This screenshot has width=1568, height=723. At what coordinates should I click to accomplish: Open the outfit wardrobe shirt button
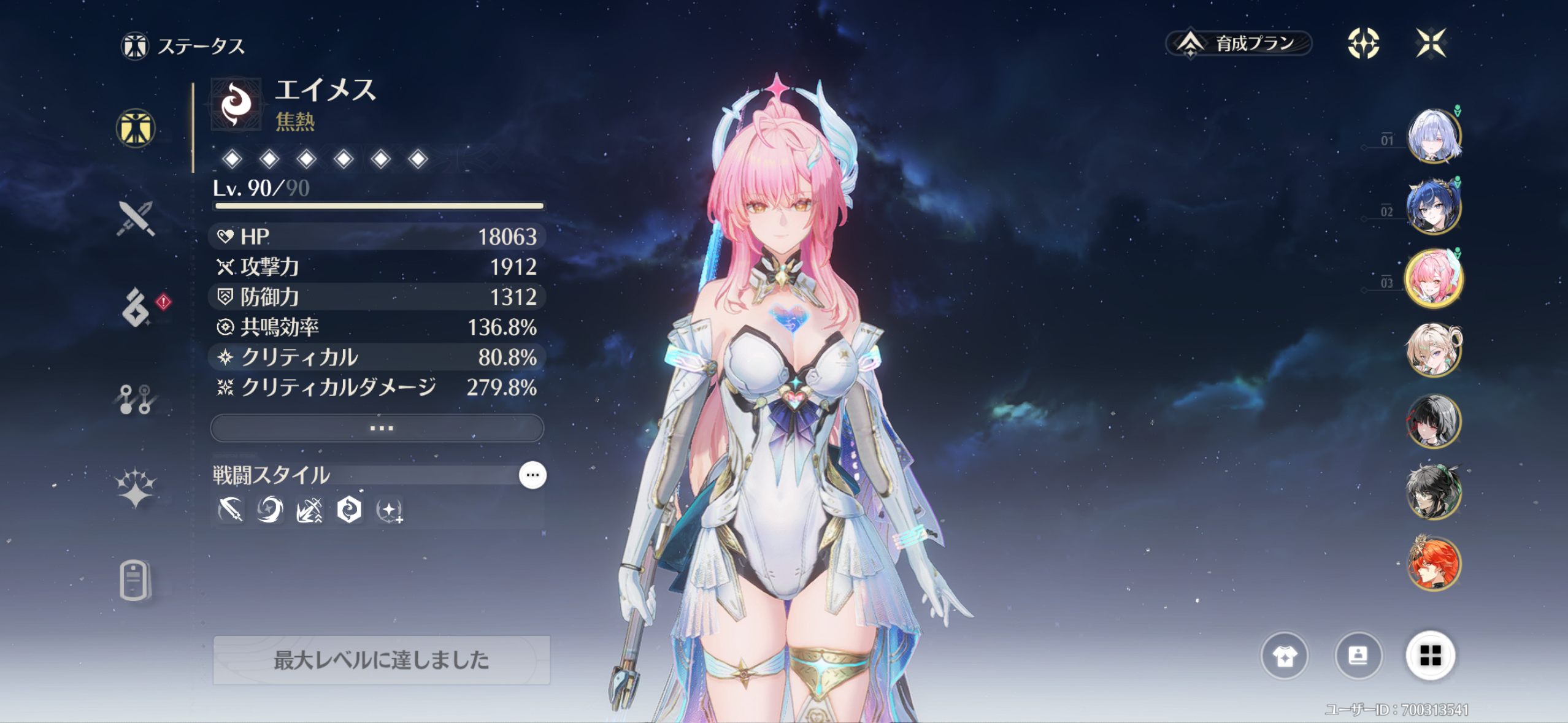(x=1285, y=656)
